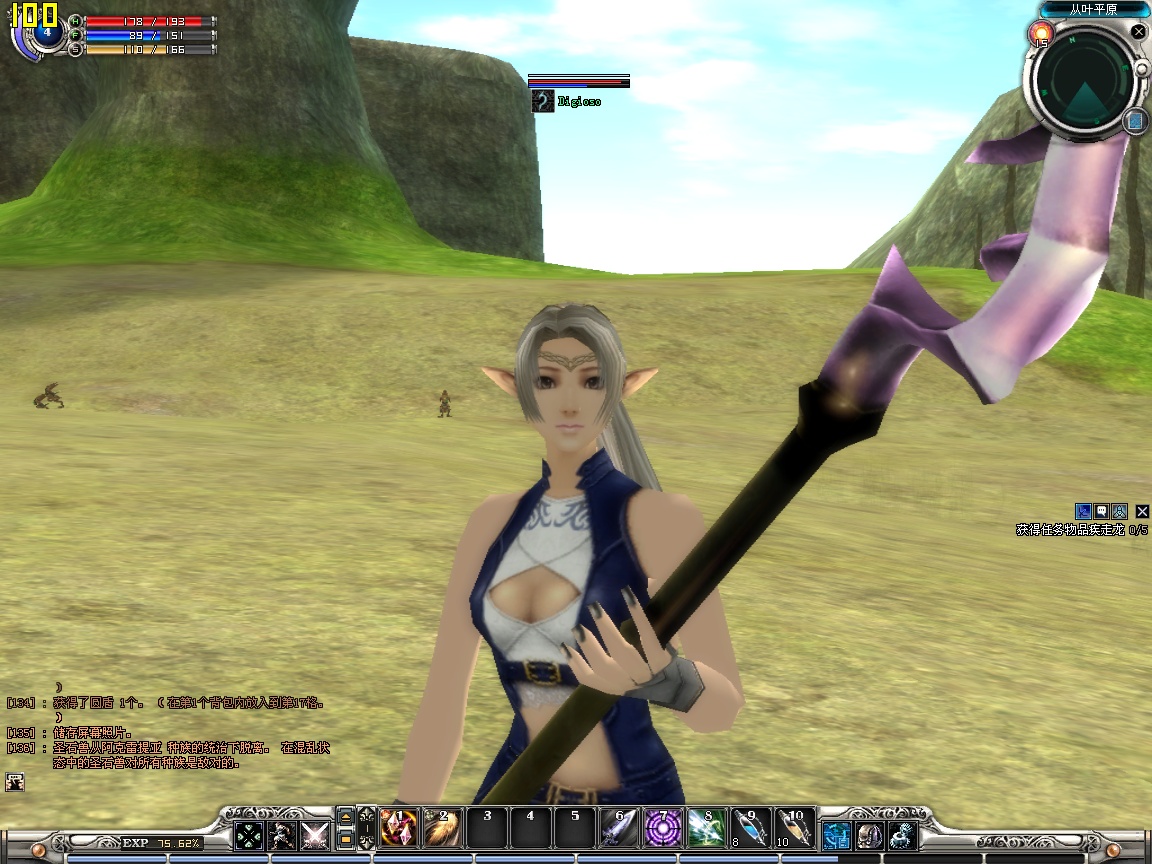Image resolution: width=1152 pixels, height=864 pixels.
Task: Select the Digioso target portrait
Action: (543, 101)
